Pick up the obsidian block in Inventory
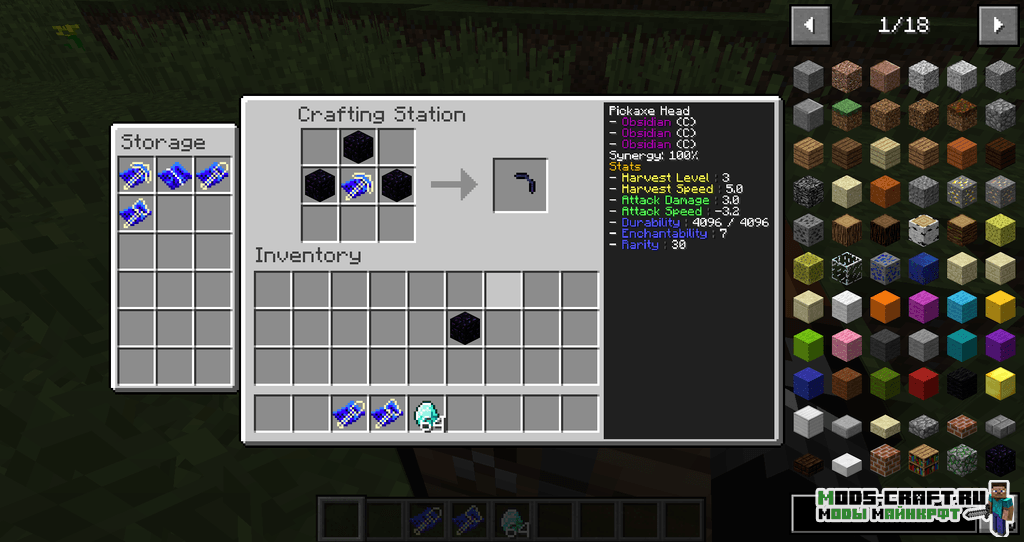The height and width of the screenshot is (542, 1024). coord(464,328)
